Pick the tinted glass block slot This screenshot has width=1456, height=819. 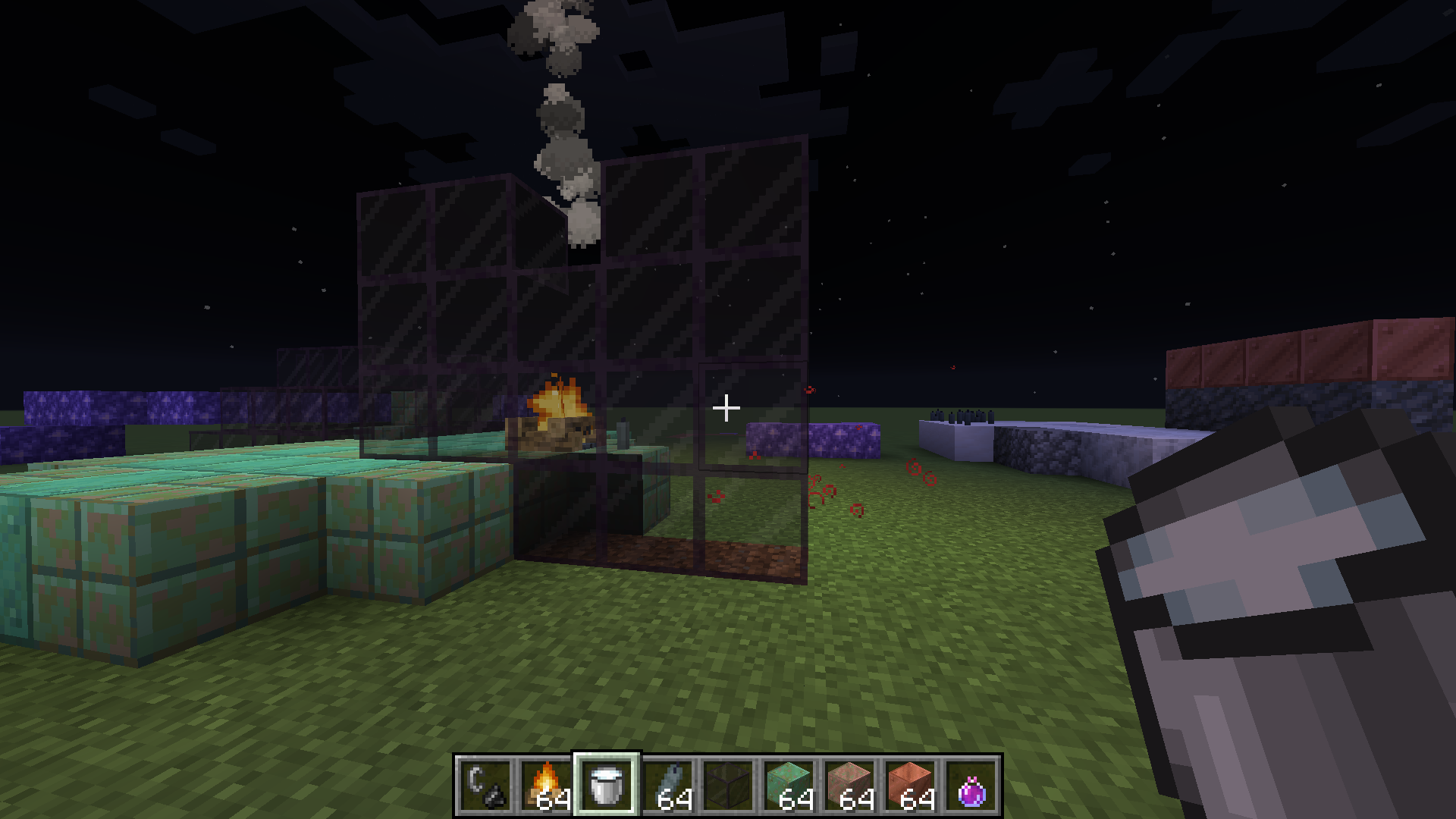coord(728,786)
